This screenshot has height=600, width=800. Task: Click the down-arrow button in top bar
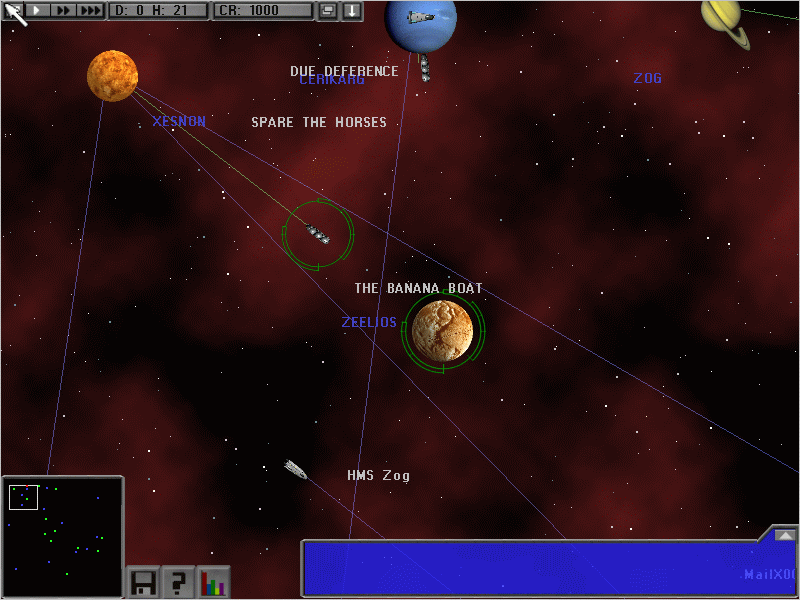(x=352, y=11)
